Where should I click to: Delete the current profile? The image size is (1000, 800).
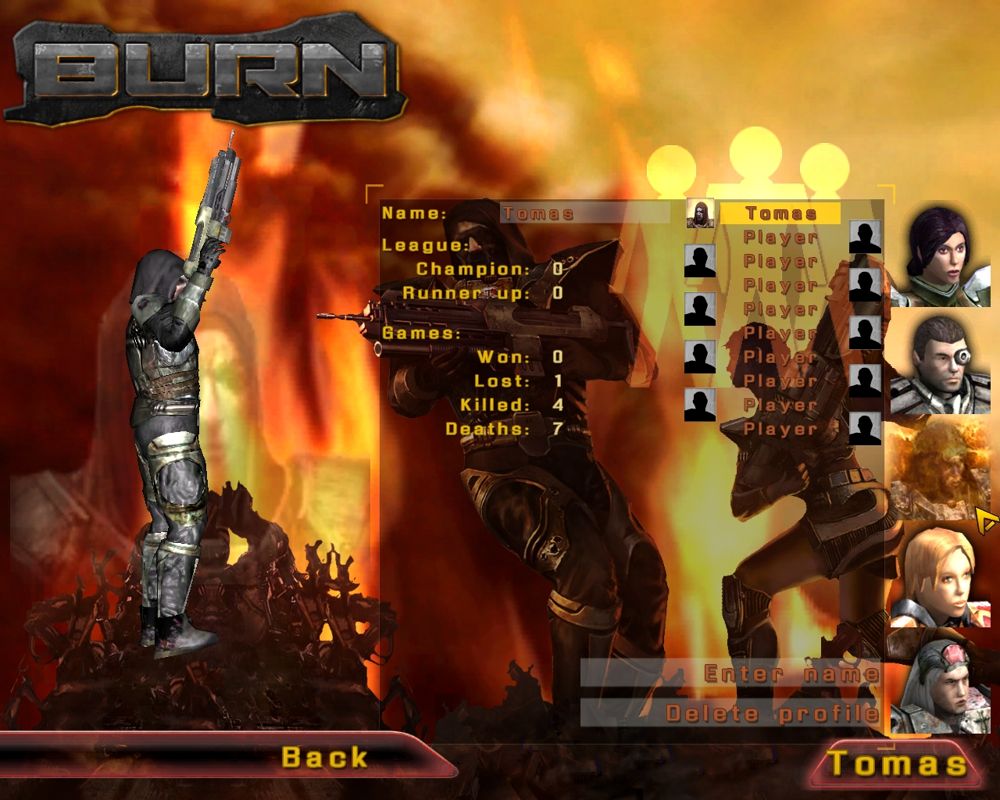(x=772, y=713)
